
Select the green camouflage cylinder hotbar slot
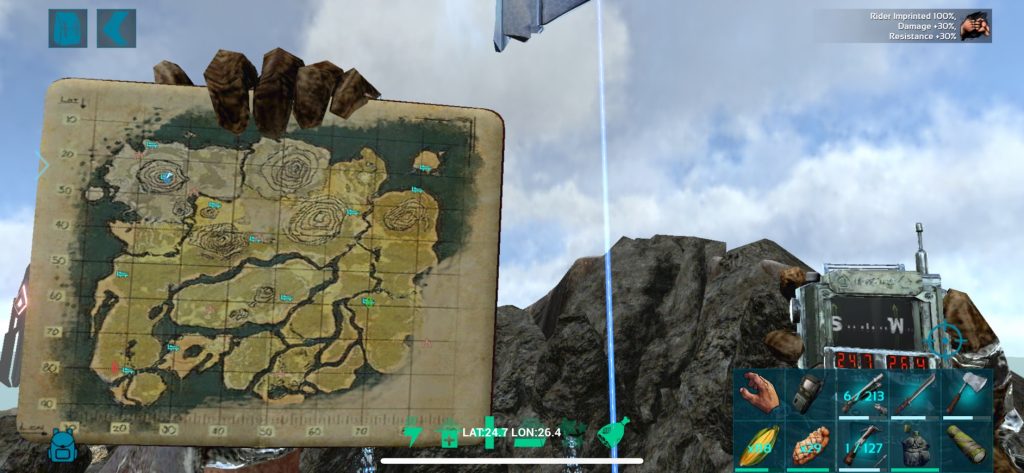(966, 444)
